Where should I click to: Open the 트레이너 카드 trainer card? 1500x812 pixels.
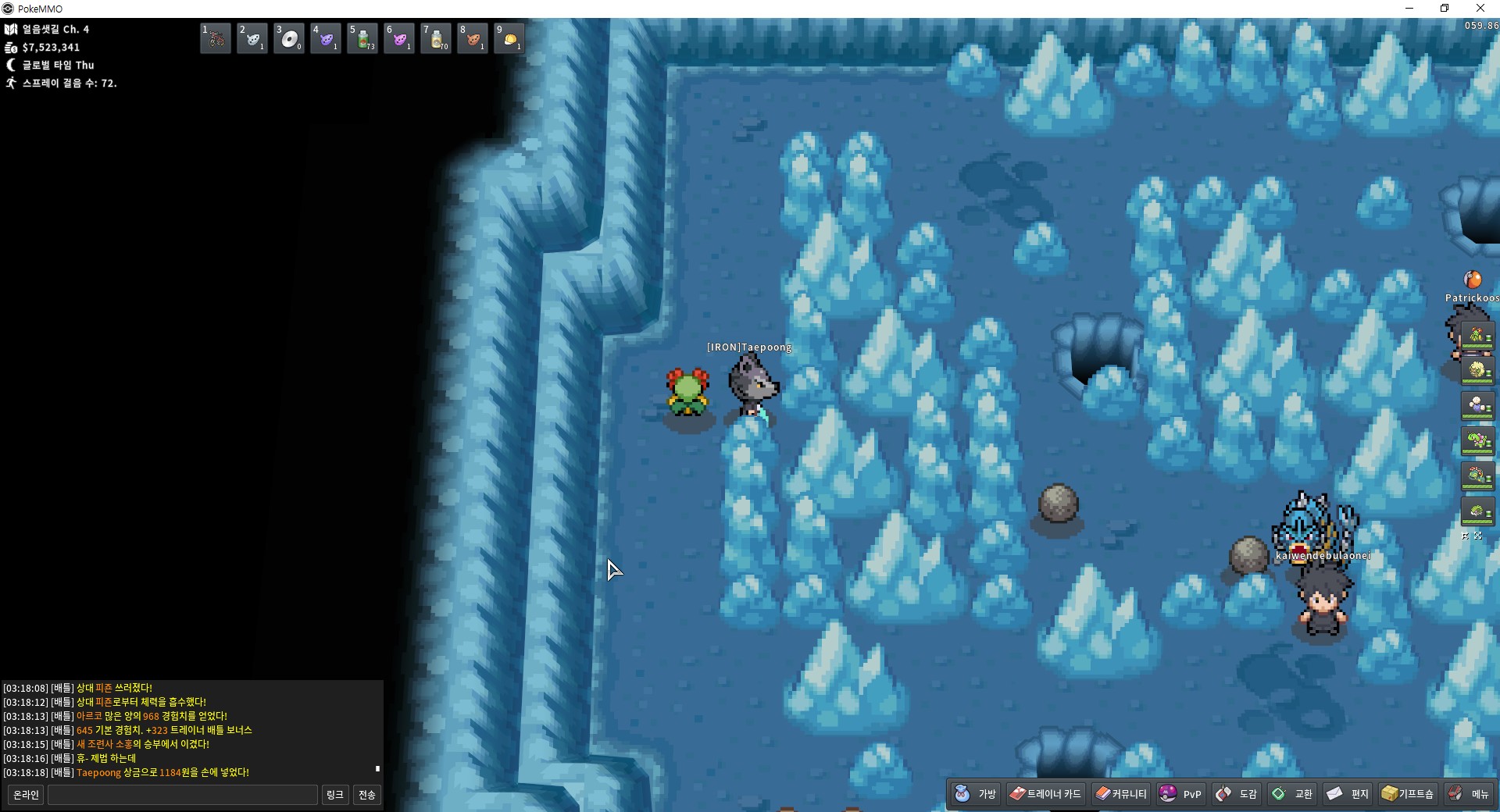click(x=1045, y=794)
